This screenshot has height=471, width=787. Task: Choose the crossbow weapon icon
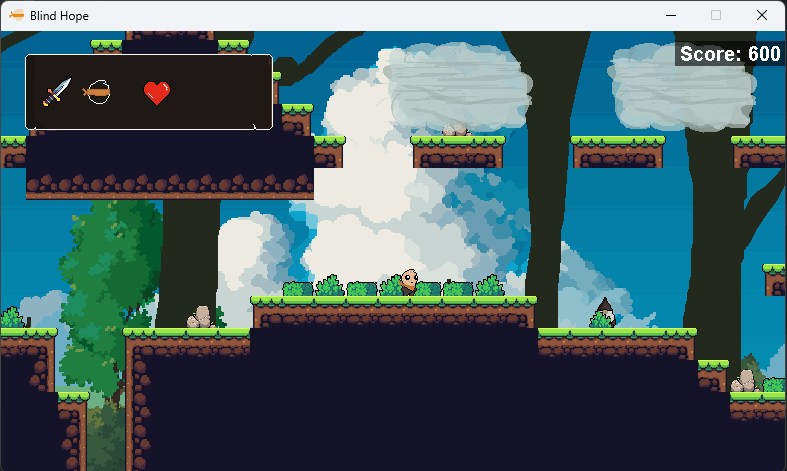point(97,92)
